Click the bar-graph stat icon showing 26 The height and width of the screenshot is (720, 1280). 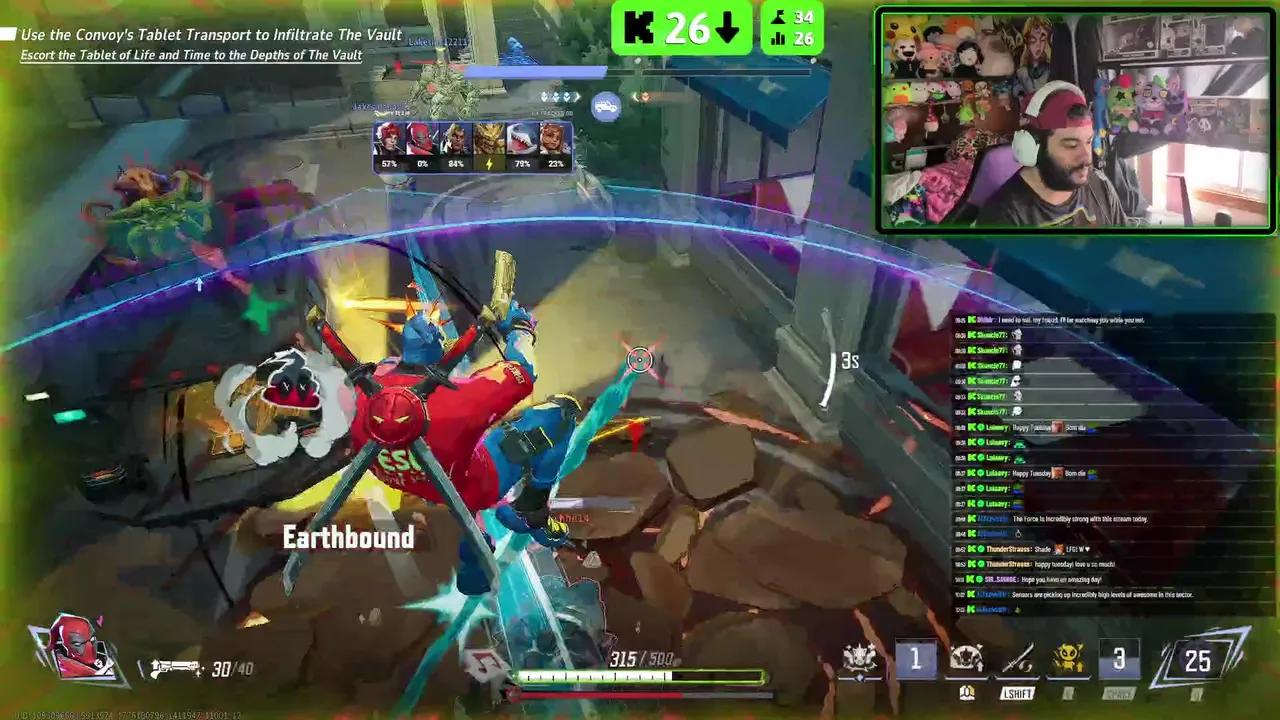(780, 38)
